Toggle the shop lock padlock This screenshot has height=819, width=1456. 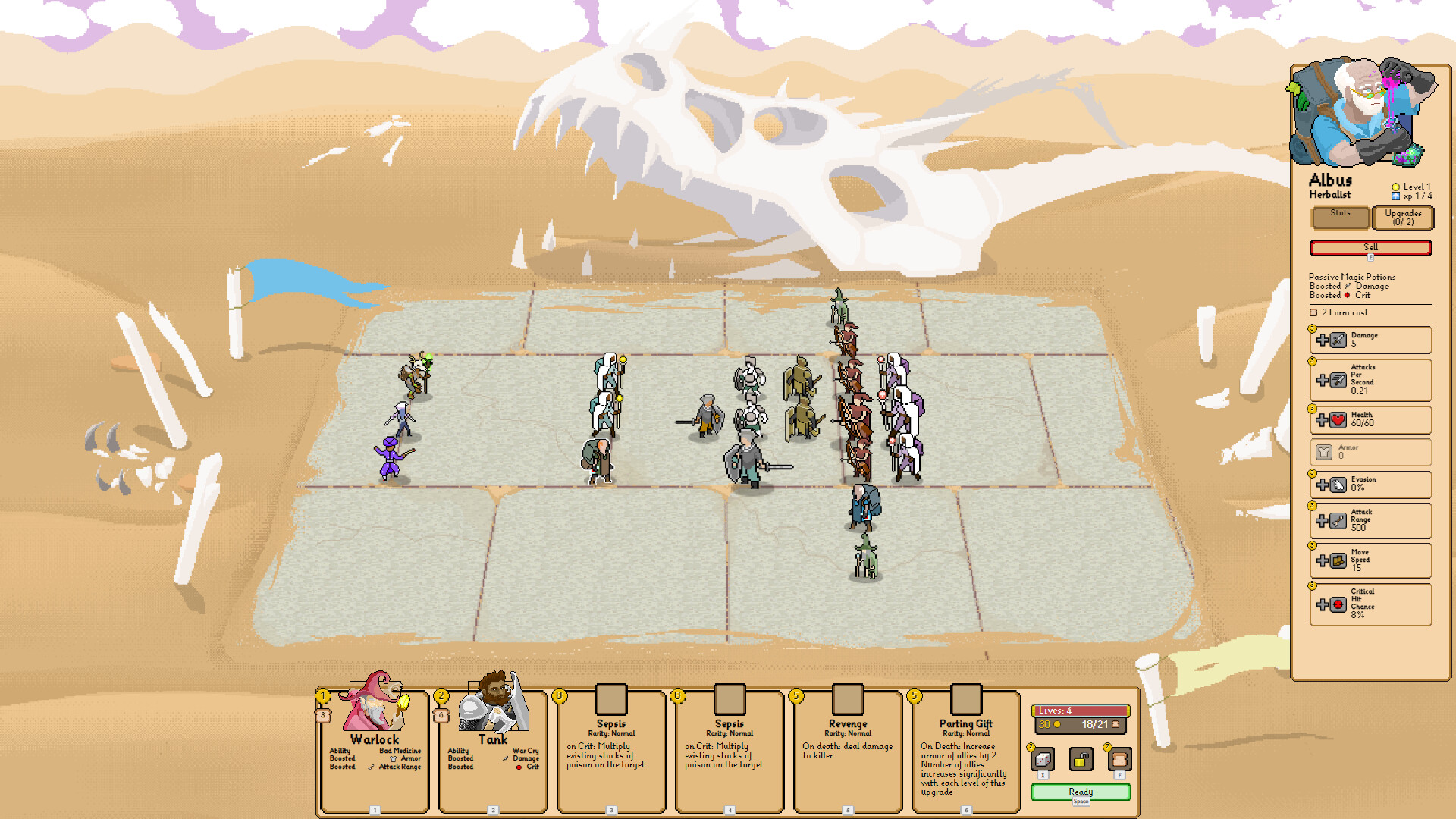pos(1081,759)
